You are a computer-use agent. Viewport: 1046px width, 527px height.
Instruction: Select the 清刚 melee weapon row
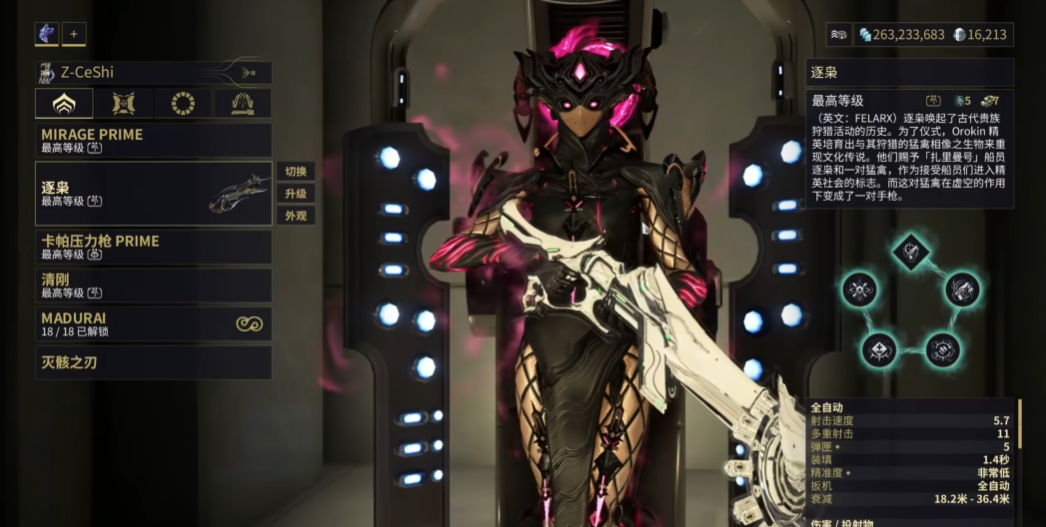[153, 285]
